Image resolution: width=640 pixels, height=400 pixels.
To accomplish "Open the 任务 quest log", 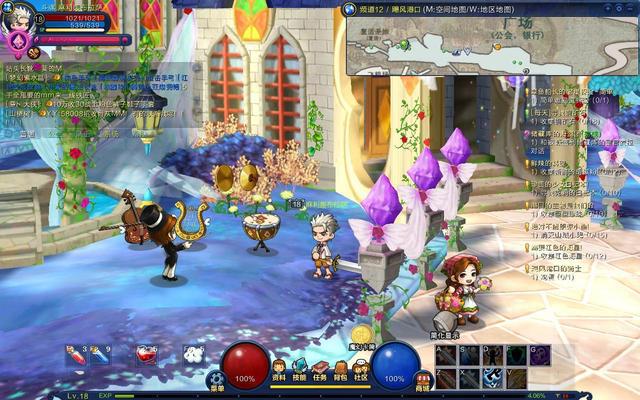I will point(320,370).
